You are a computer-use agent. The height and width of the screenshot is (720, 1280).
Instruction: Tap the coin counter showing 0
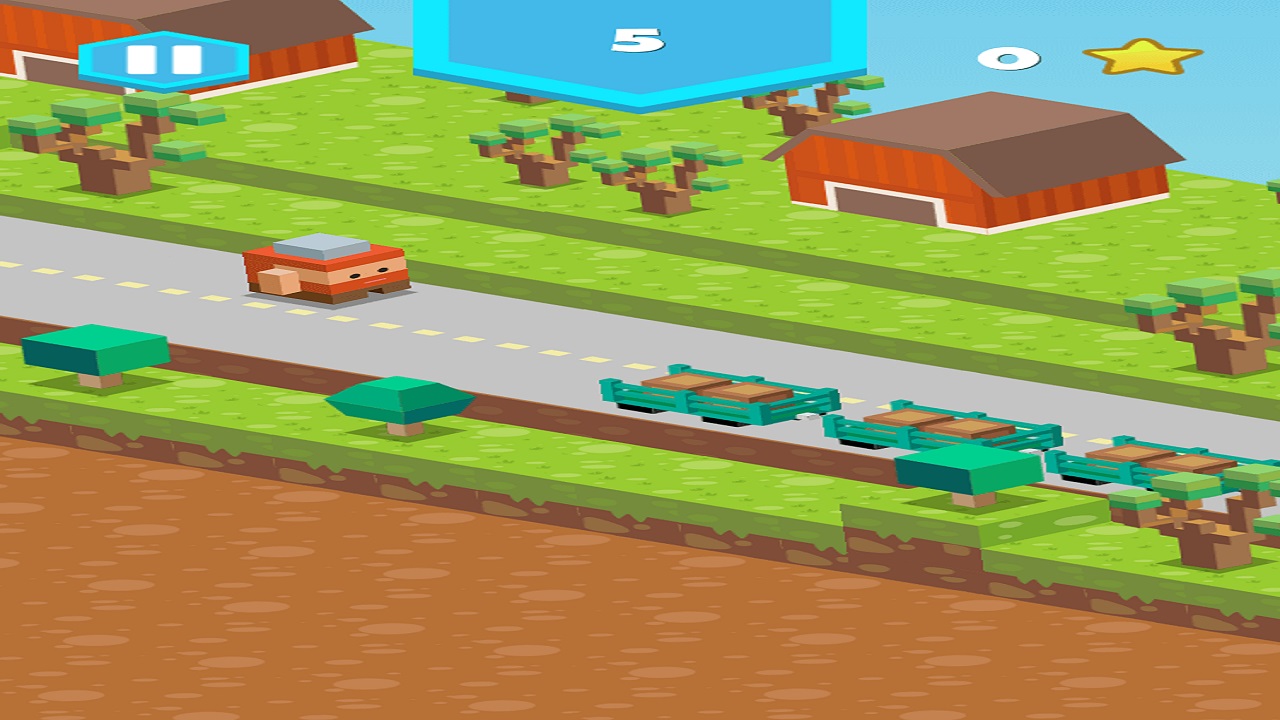[x=1008, y=58]
